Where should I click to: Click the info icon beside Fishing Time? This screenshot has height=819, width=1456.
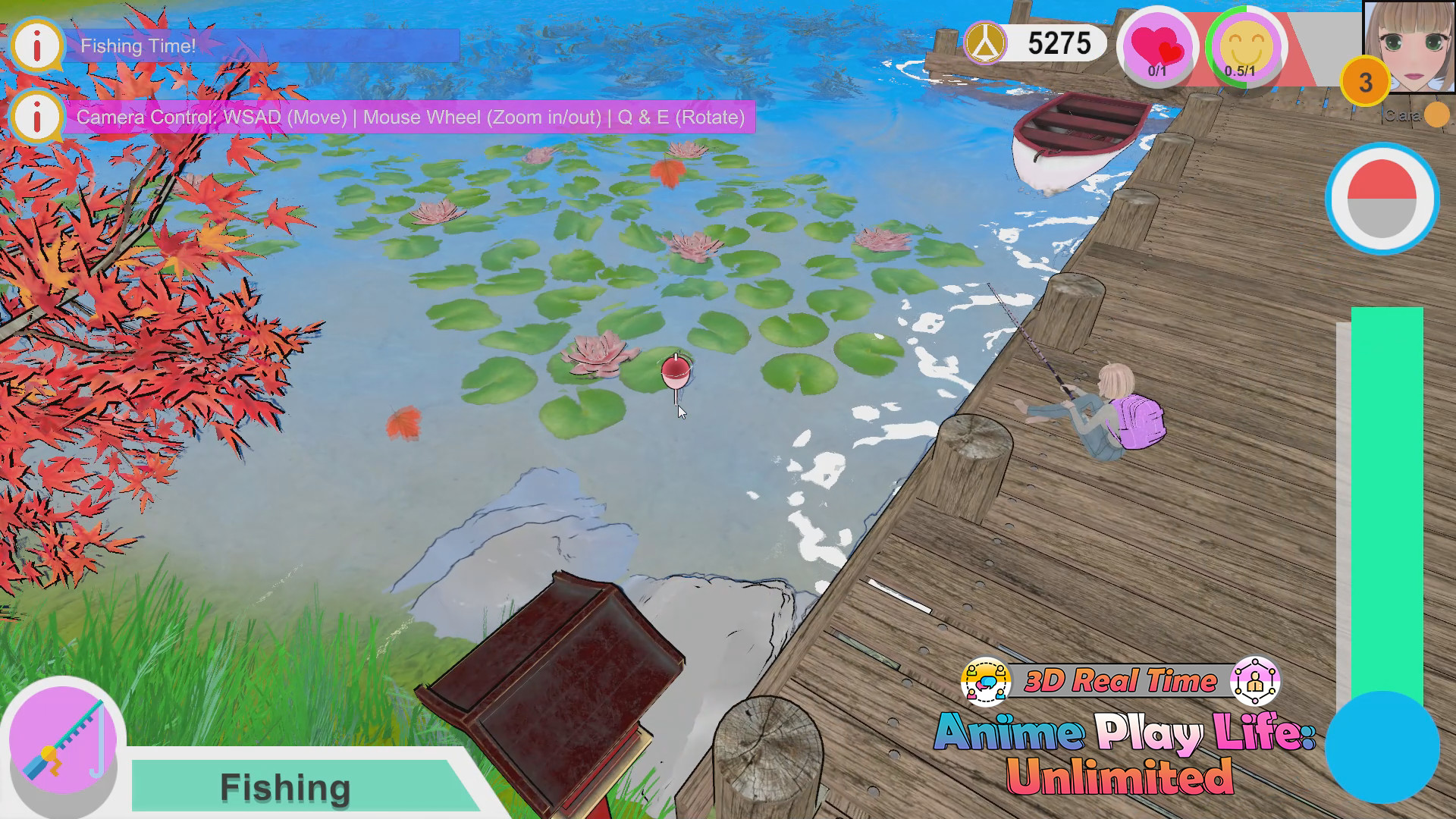36,45
